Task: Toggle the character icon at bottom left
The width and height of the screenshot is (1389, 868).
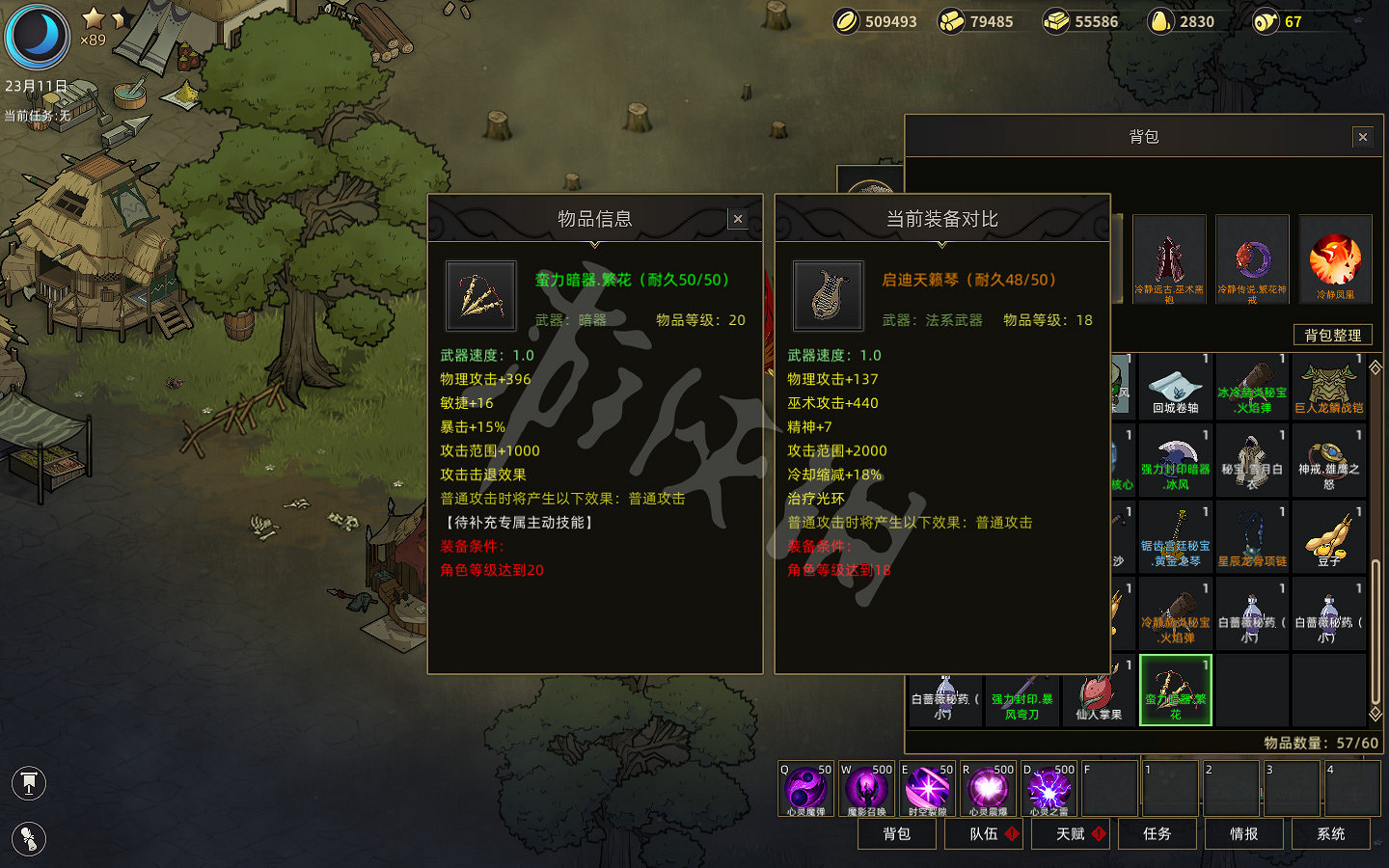Action: pyautogui.click(x=29, y=839)
